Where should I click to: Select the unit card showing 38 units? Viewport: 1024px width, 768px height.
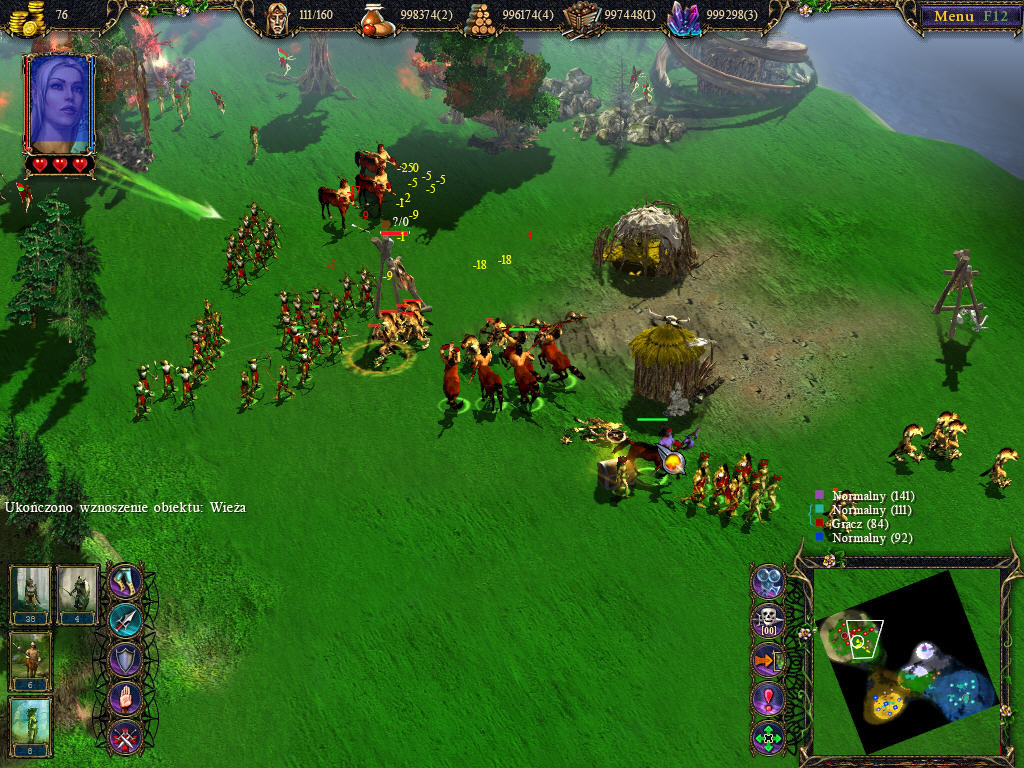tap(30, 594)
